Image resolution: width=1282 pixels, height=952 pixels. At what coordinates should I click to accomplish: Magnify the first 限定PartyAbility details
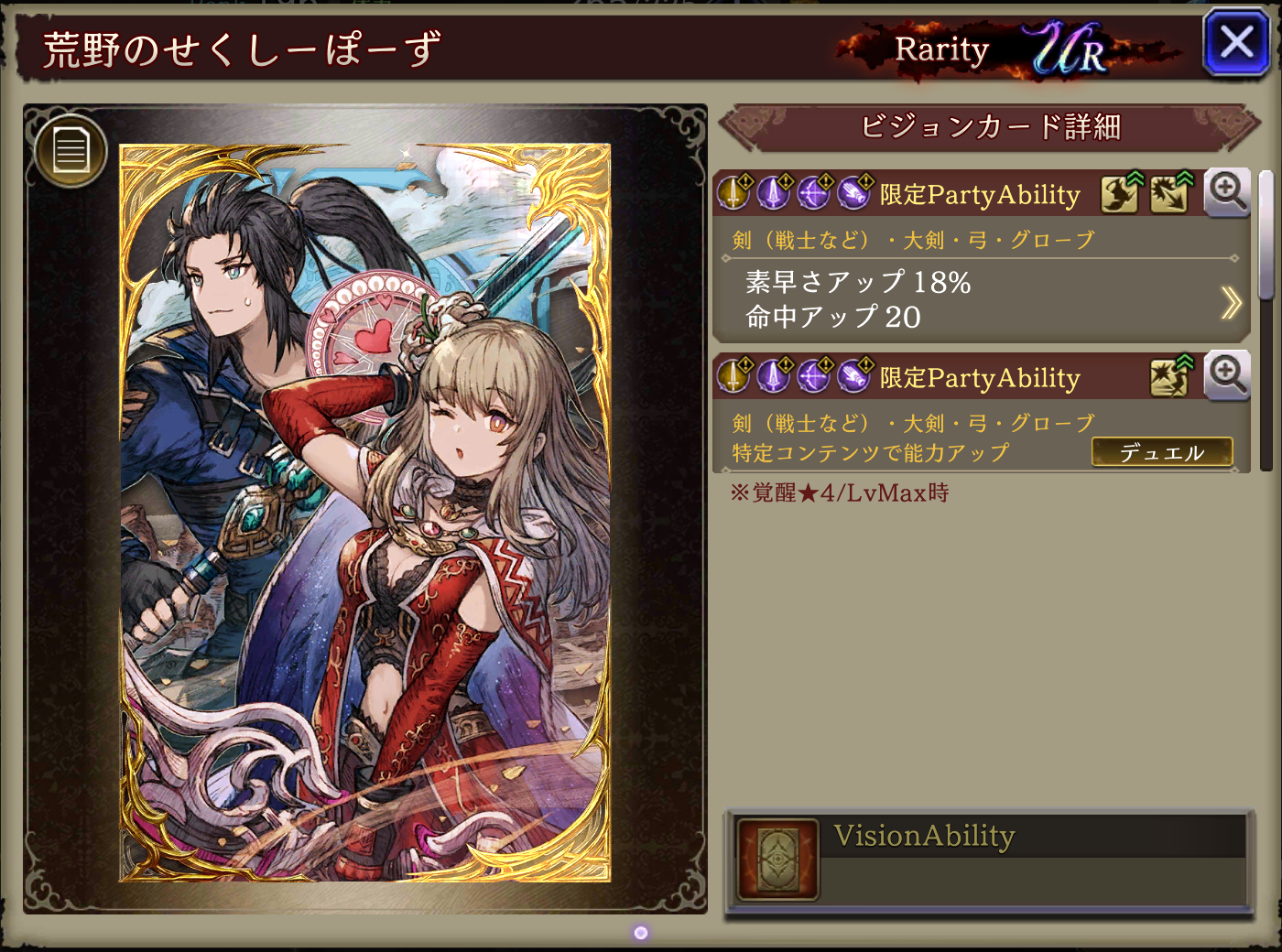coord(1227,192)
